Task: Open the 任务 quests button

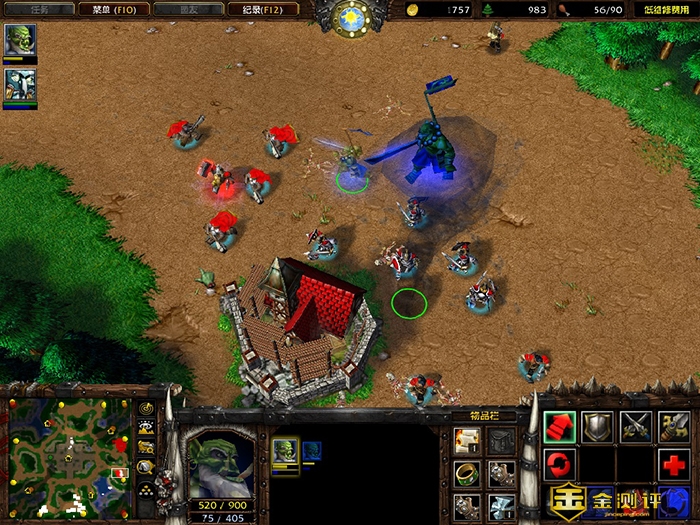Action: (39, 10)
